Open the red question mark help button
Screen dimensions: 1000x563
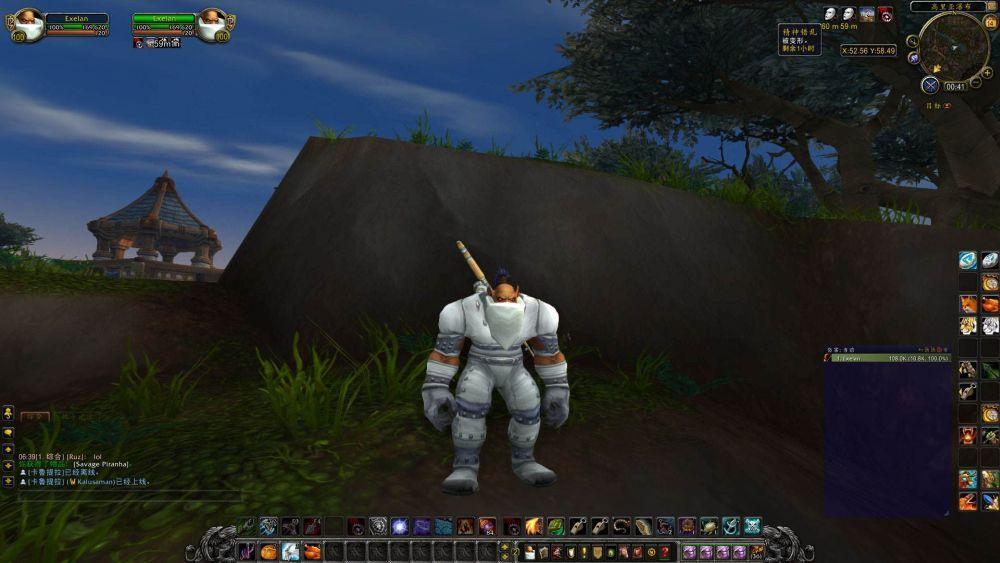click(664, 552)
